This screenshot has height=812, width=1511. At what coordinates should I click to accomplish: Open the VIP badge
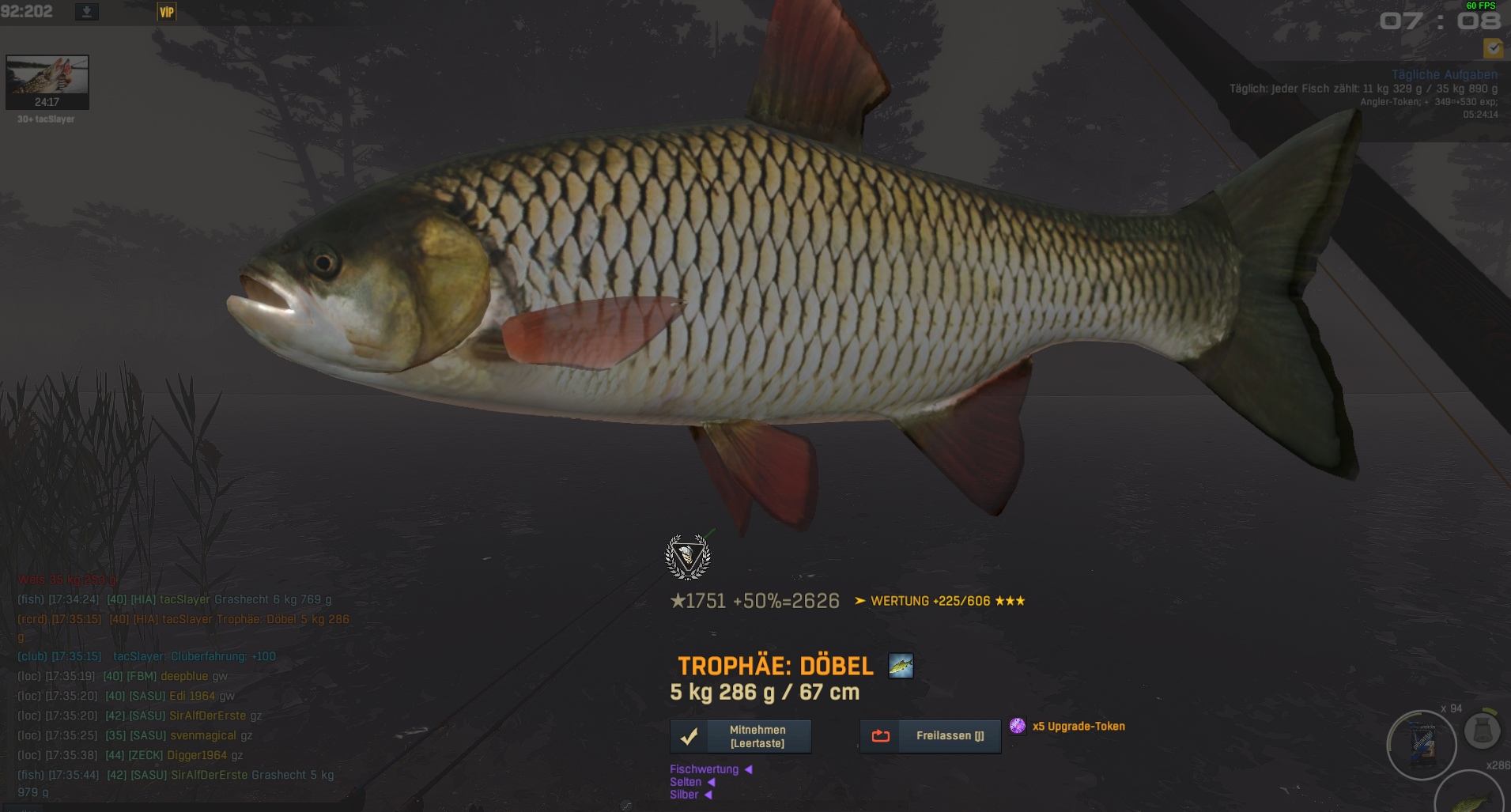point(166,12)
